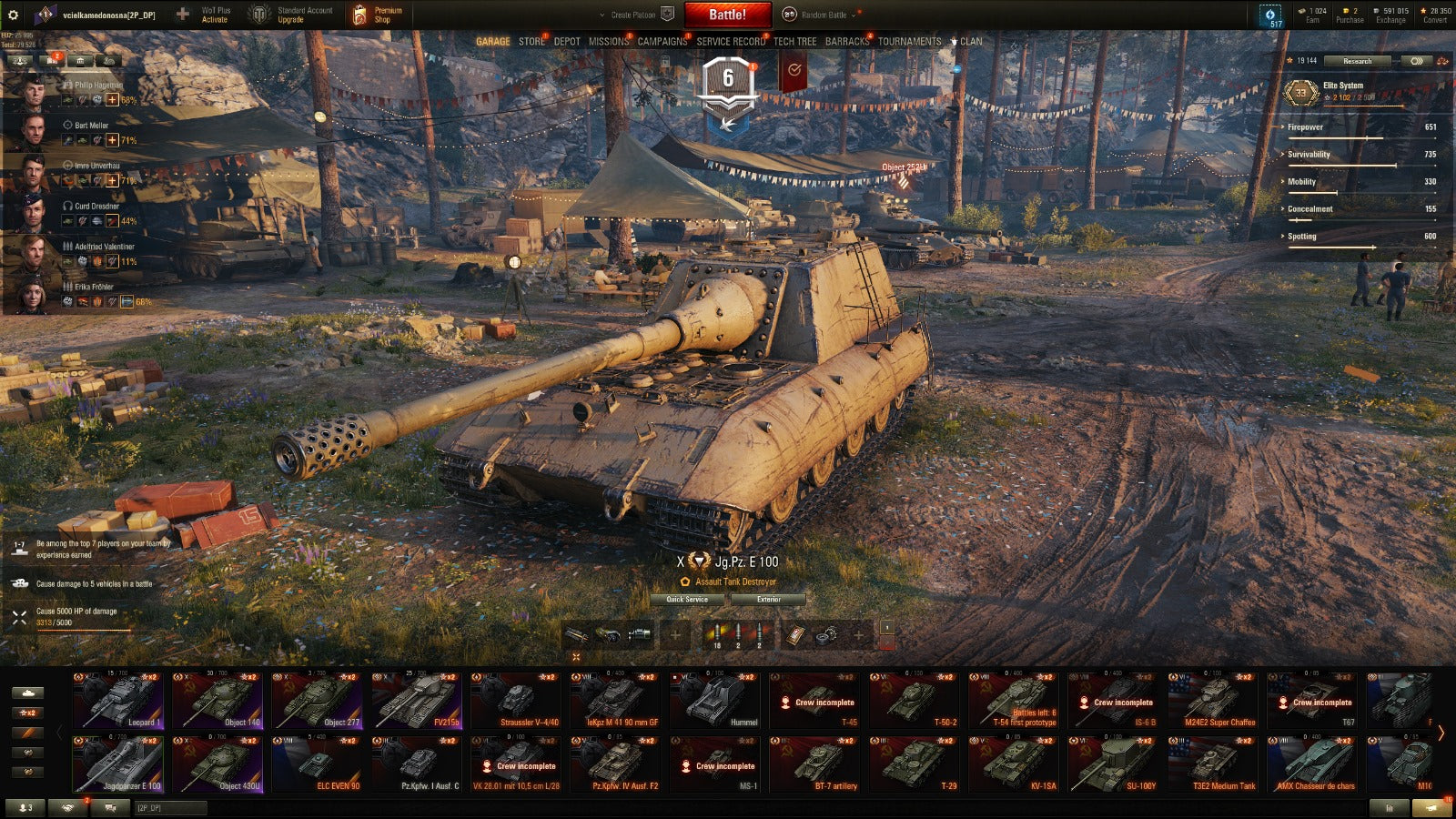Screen dimensions: 1456x819
Task: Pick the Hummel tank thumbnail
Action: pos(715,701)
